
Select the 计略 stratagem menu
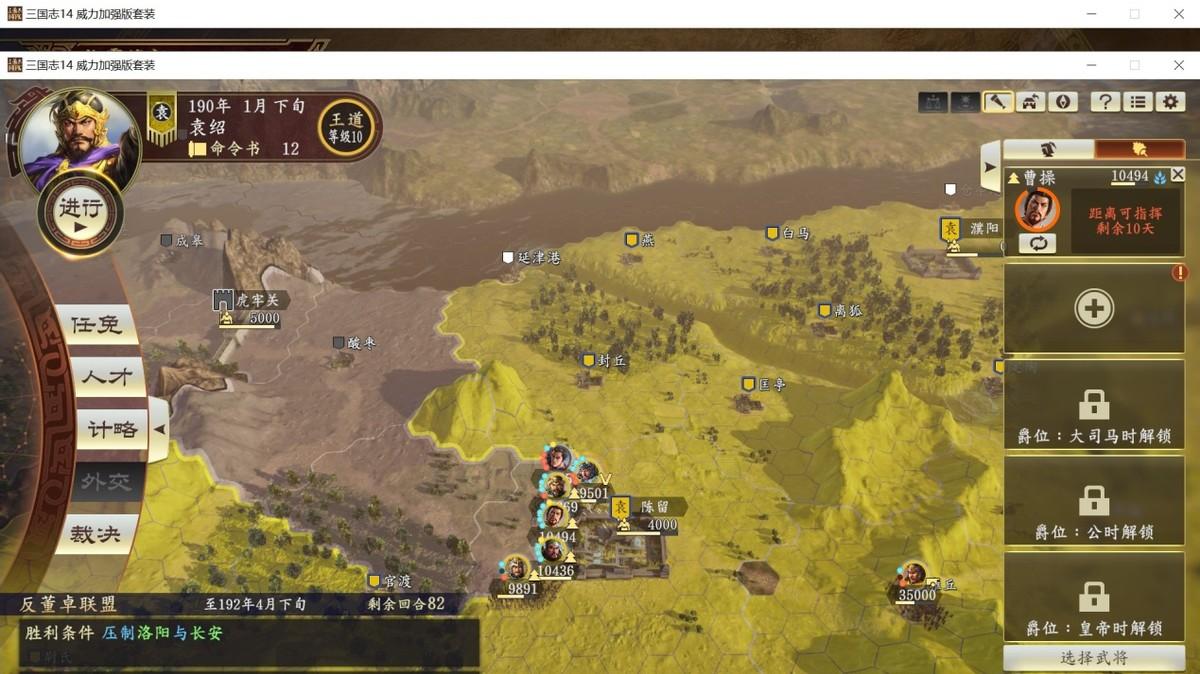point(111,430)
